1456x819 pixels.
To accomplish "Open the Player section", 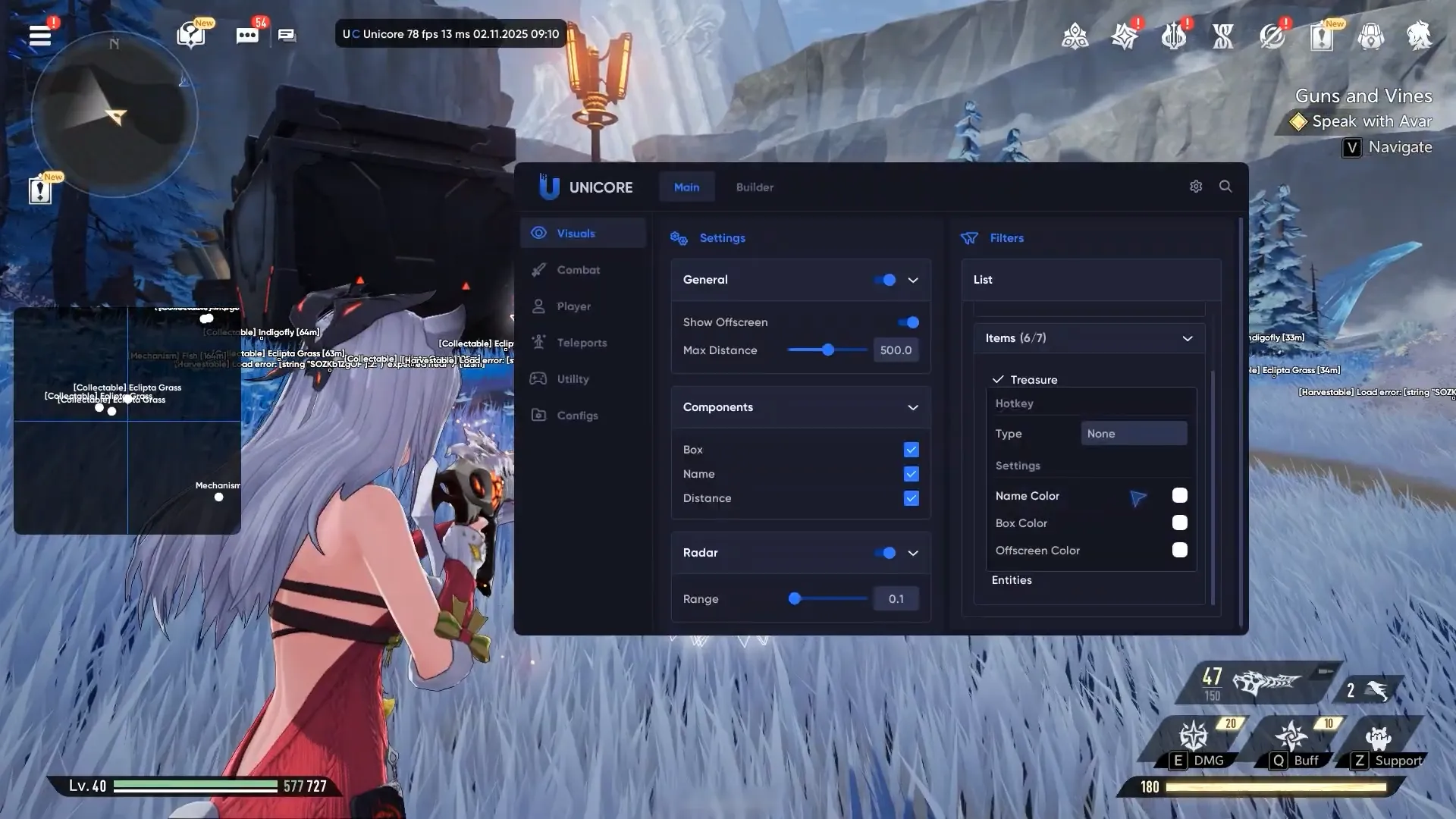I will point(576,306).
